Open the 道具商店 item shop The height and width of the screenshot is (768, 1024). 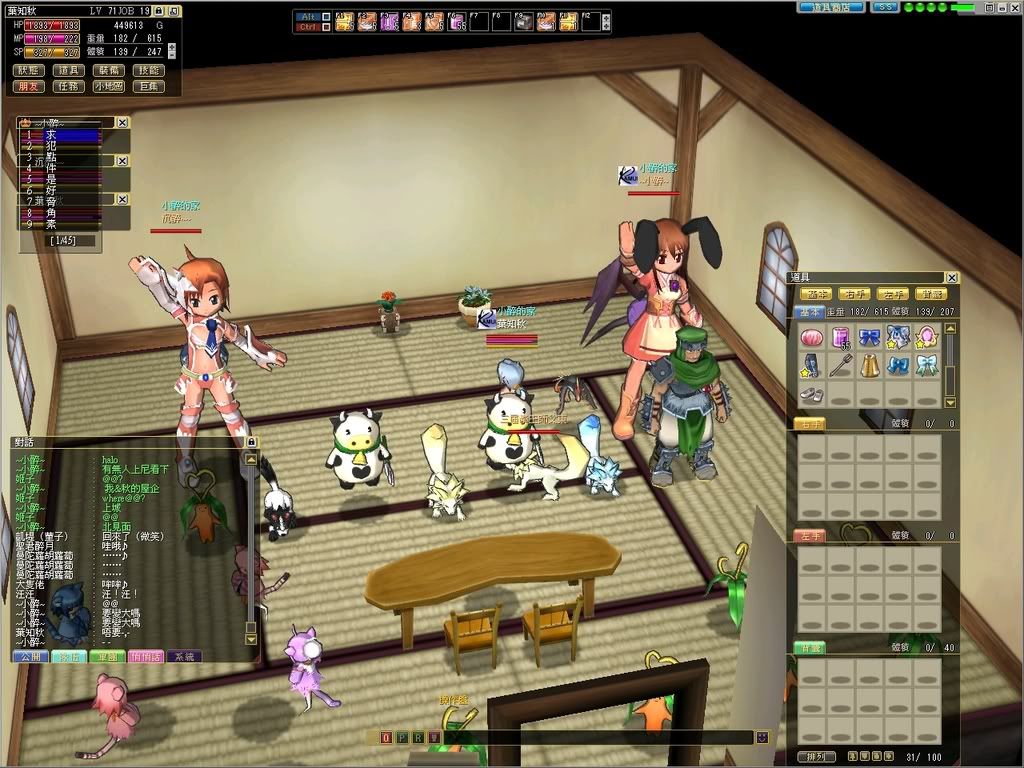click(832, 7)
